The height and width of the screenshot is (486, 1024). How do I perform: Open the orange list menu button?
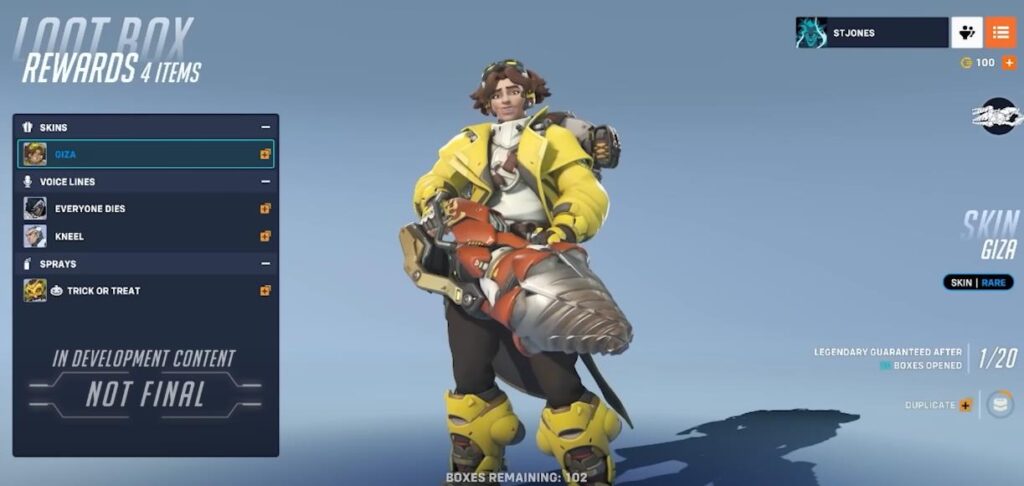pyautogui.click(x=1000, y=33)
